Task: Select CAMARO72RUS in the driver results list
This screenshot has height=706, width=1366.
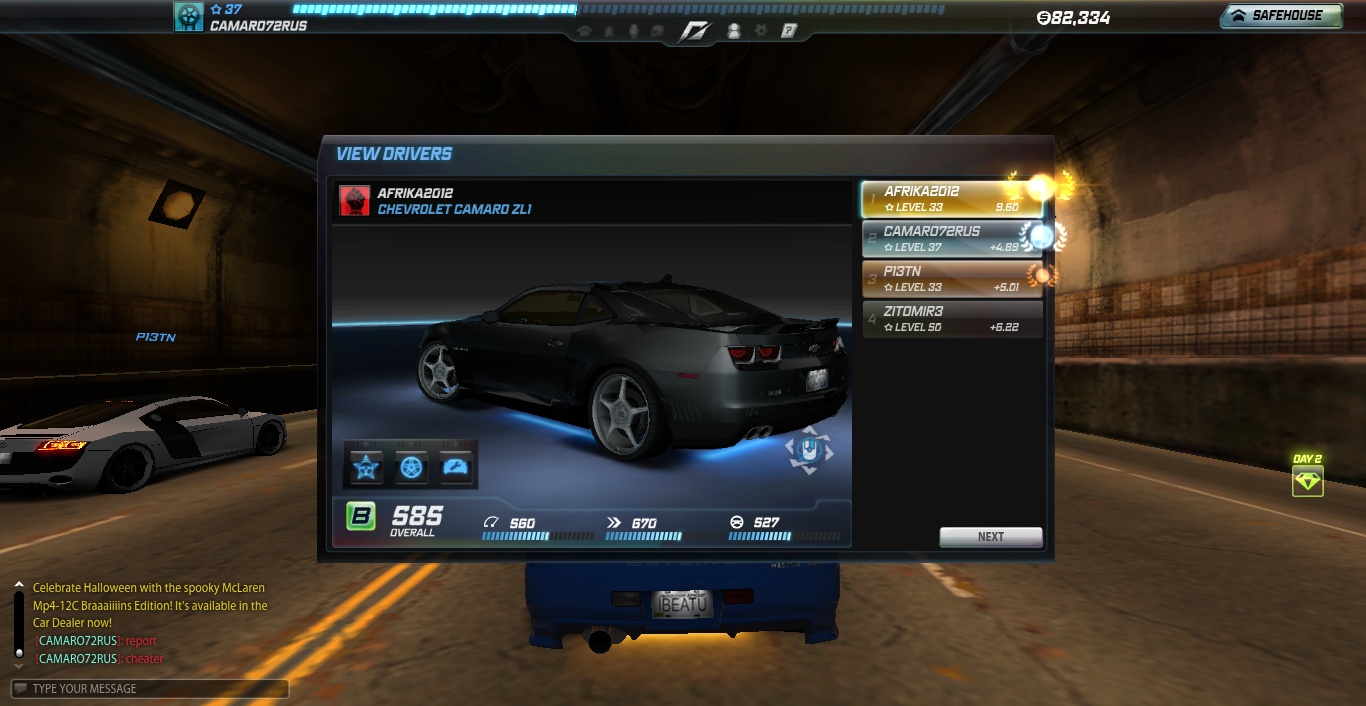Action: click(951, 239)
